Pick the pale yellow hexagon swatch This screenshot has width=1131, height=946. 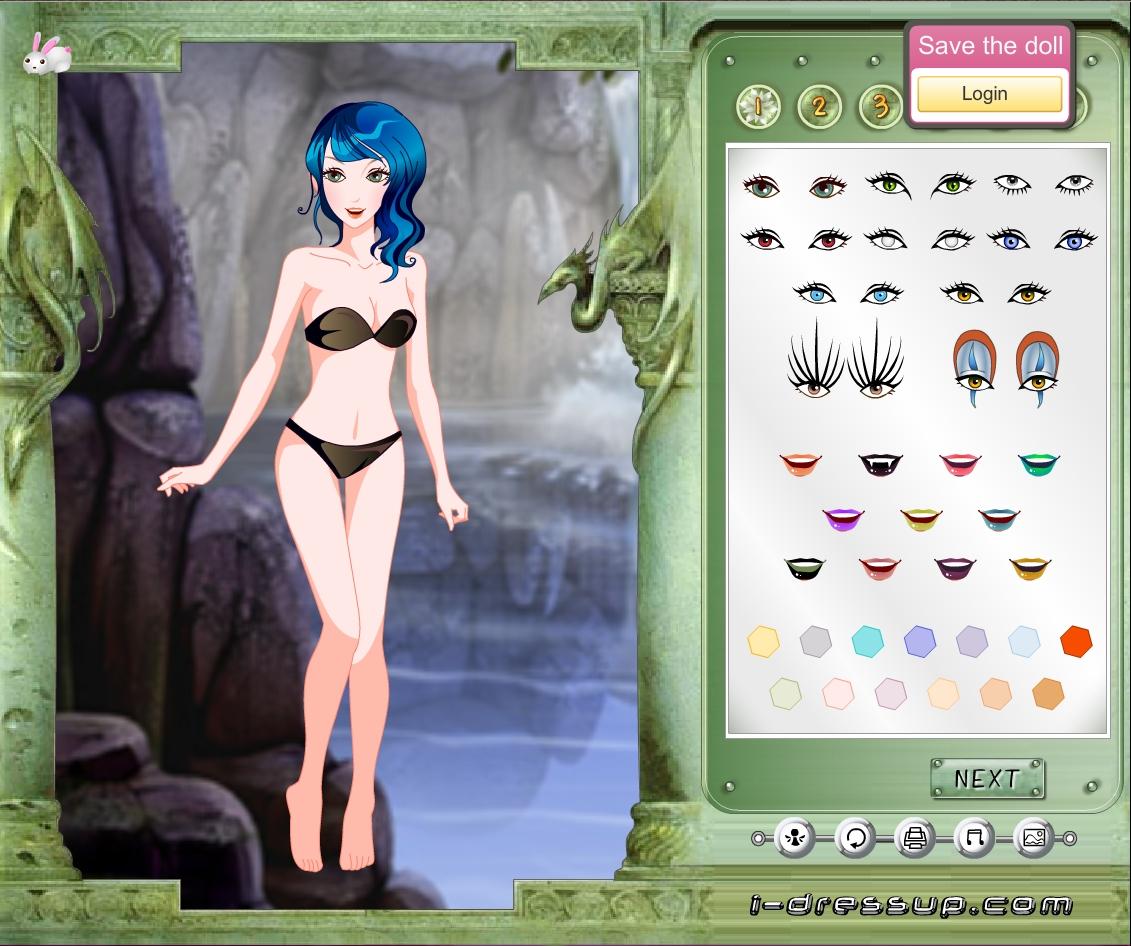click(x=764, y=641)
